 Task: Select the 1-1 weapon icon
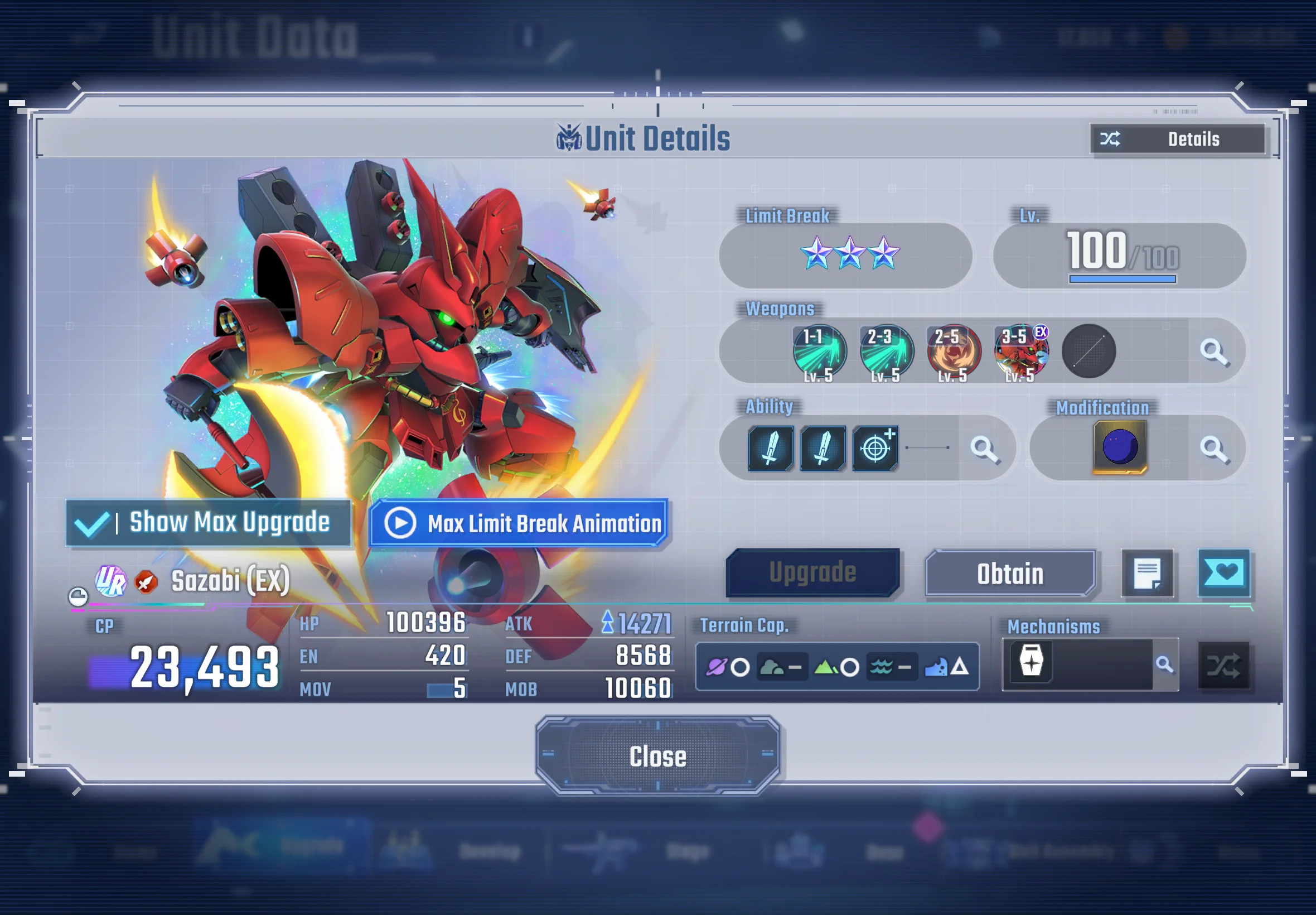pyautogui.click(x=819, y=351)
